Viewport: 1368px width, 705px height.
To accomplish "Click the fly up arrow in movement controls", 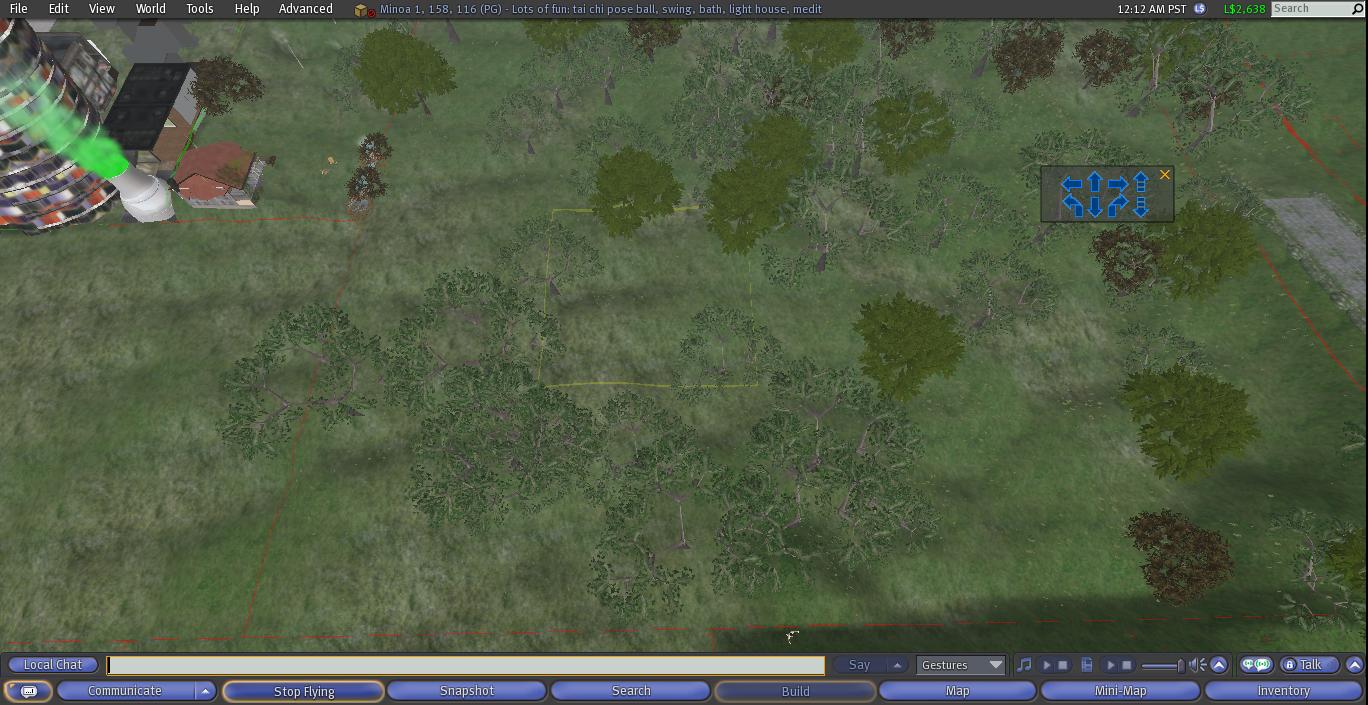I will click(x=1141, y=182).
